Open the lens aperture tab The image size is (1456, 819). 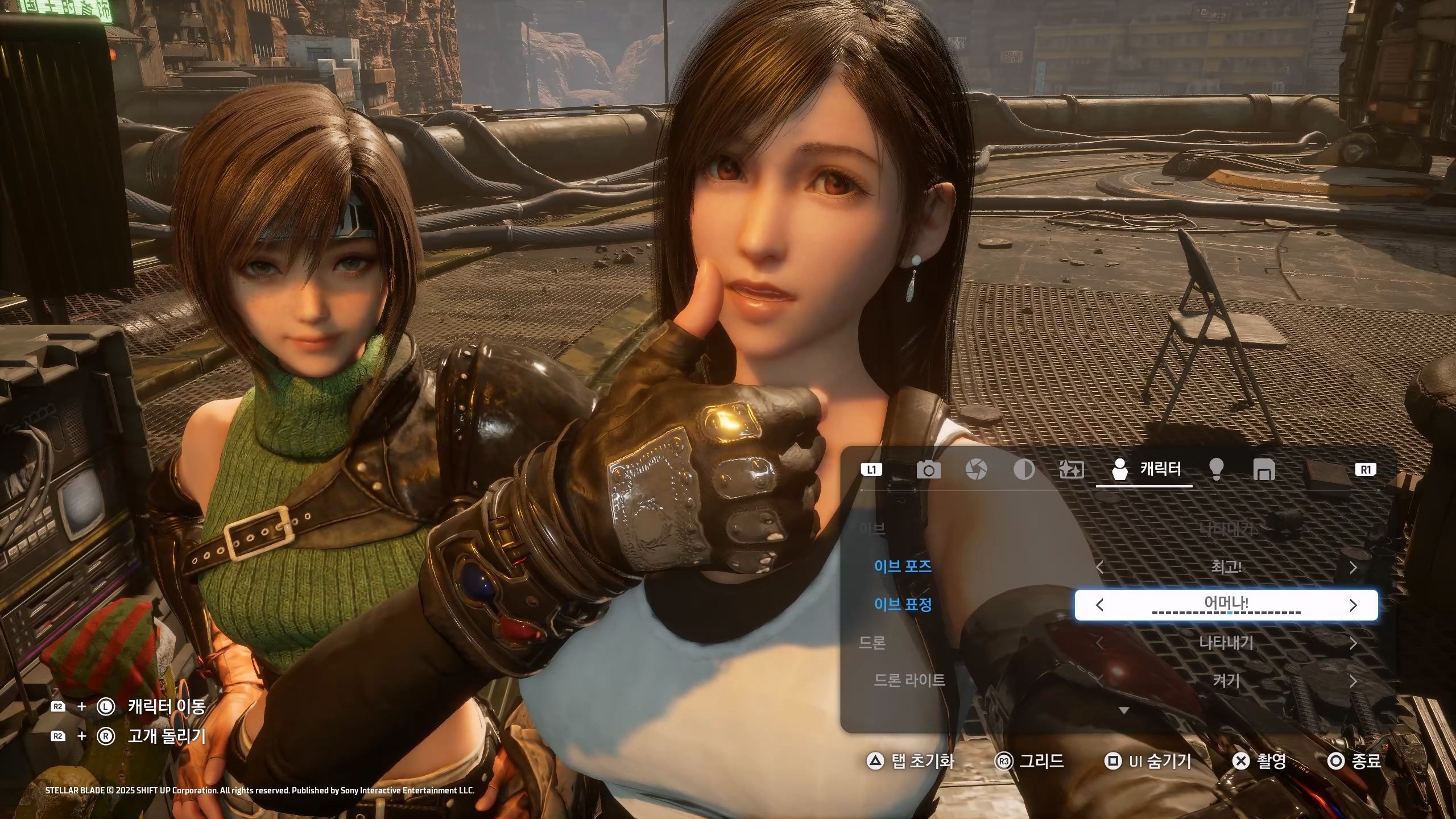pyautogui.click(x=976, y=470)
